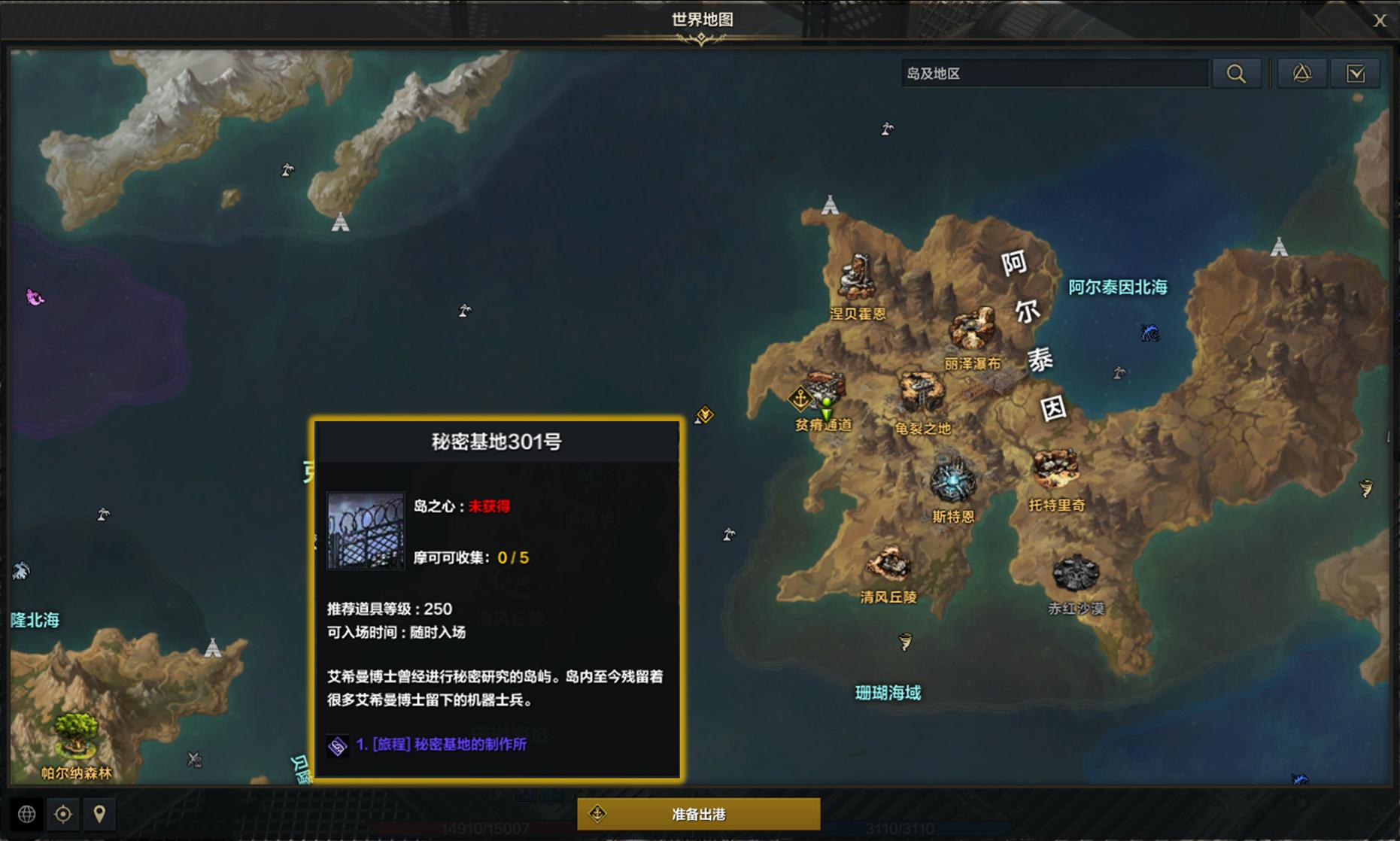Click the magnifier search icon
The width and height of the screenshot is (1400, 841).
[x=1237, y=73]
